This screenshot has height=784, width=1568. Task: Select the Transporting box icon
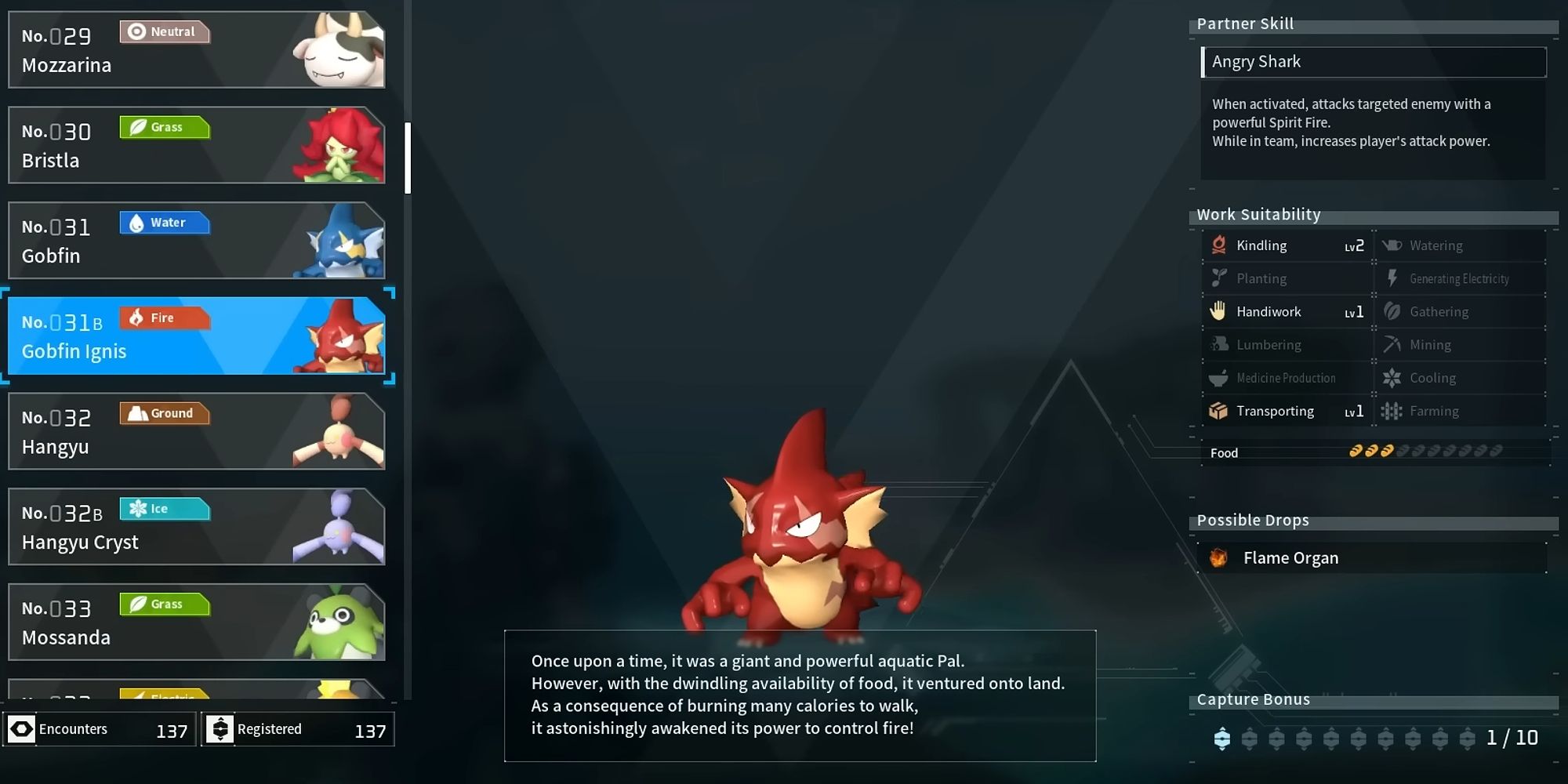pos(1220,411)
